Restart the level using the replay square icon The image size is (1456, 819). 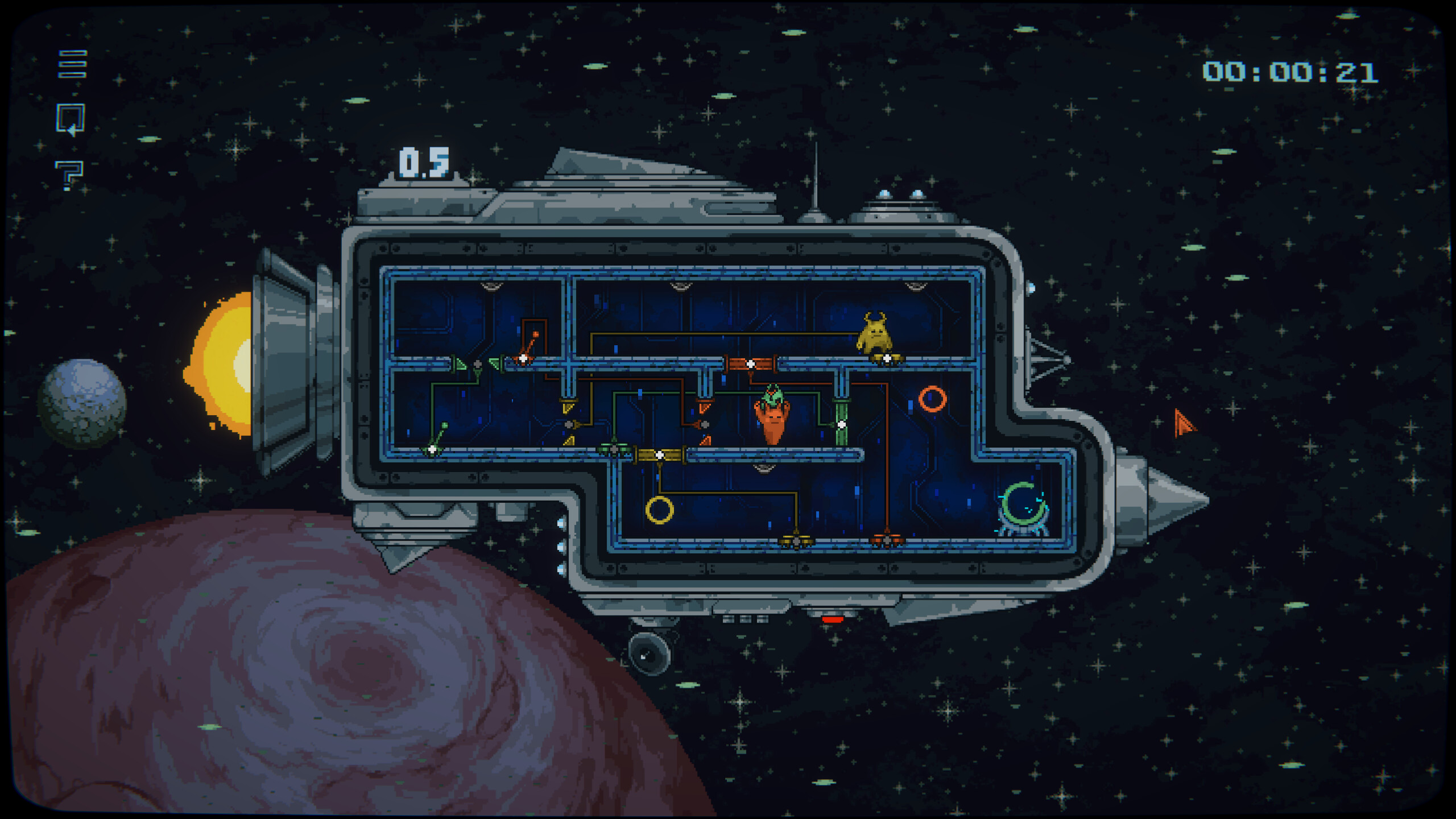(69, 118)
